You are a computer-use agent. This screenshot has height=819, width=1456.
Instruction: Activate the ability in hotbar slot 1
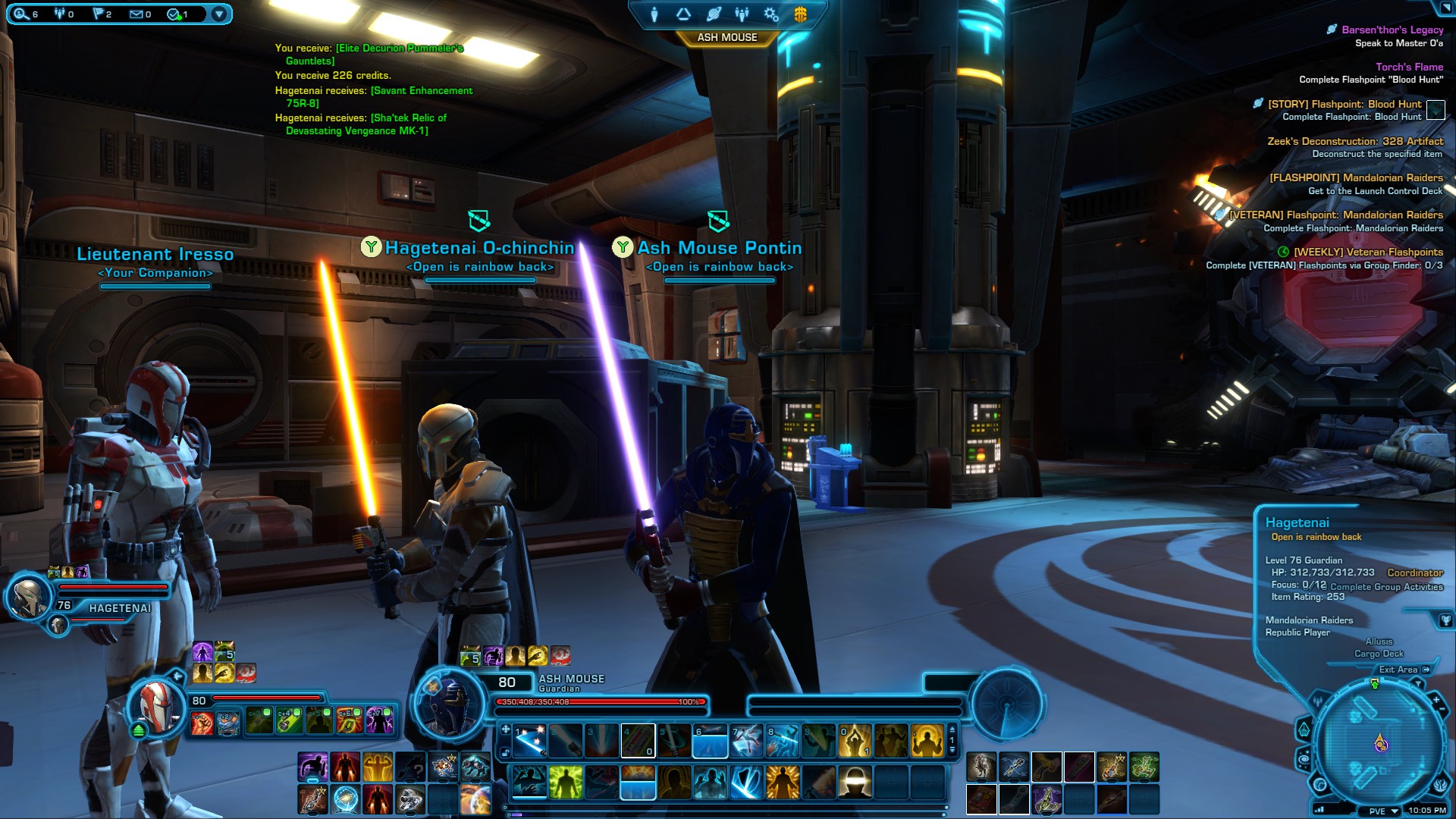click(529, 741)
